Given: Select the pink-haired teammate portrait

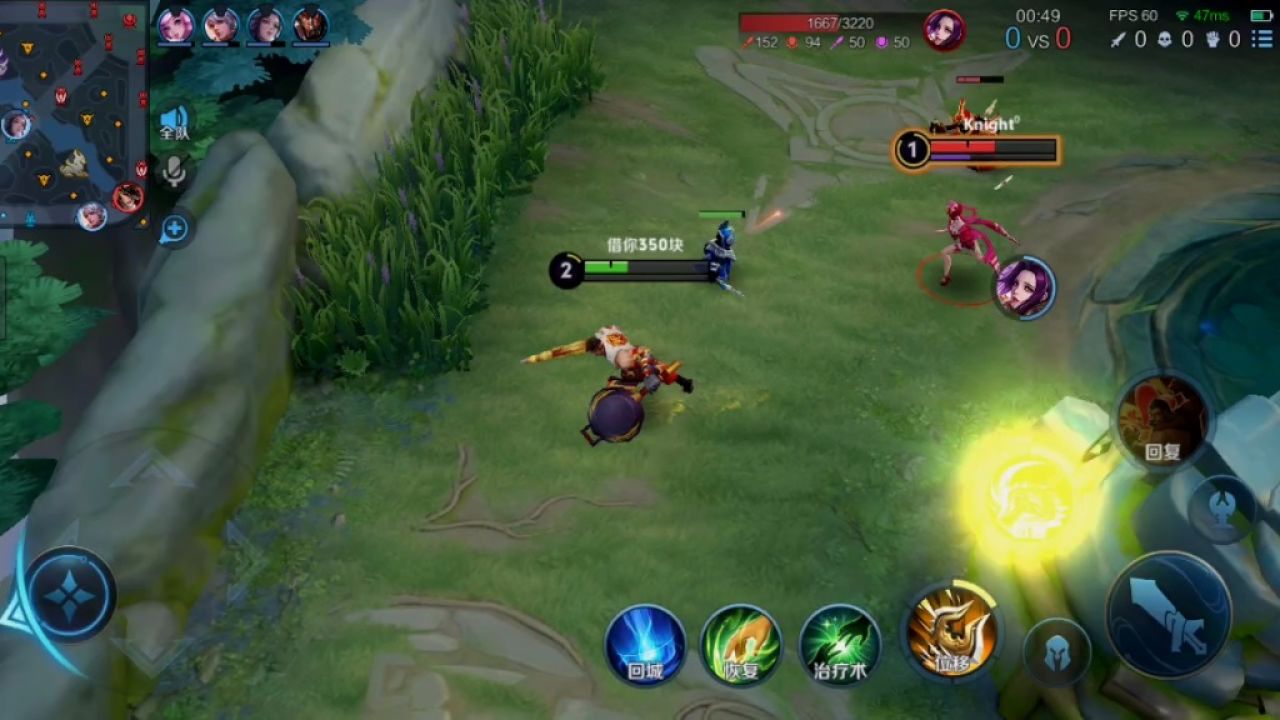Looking at the screenshot, I should (x=176, y=25).
